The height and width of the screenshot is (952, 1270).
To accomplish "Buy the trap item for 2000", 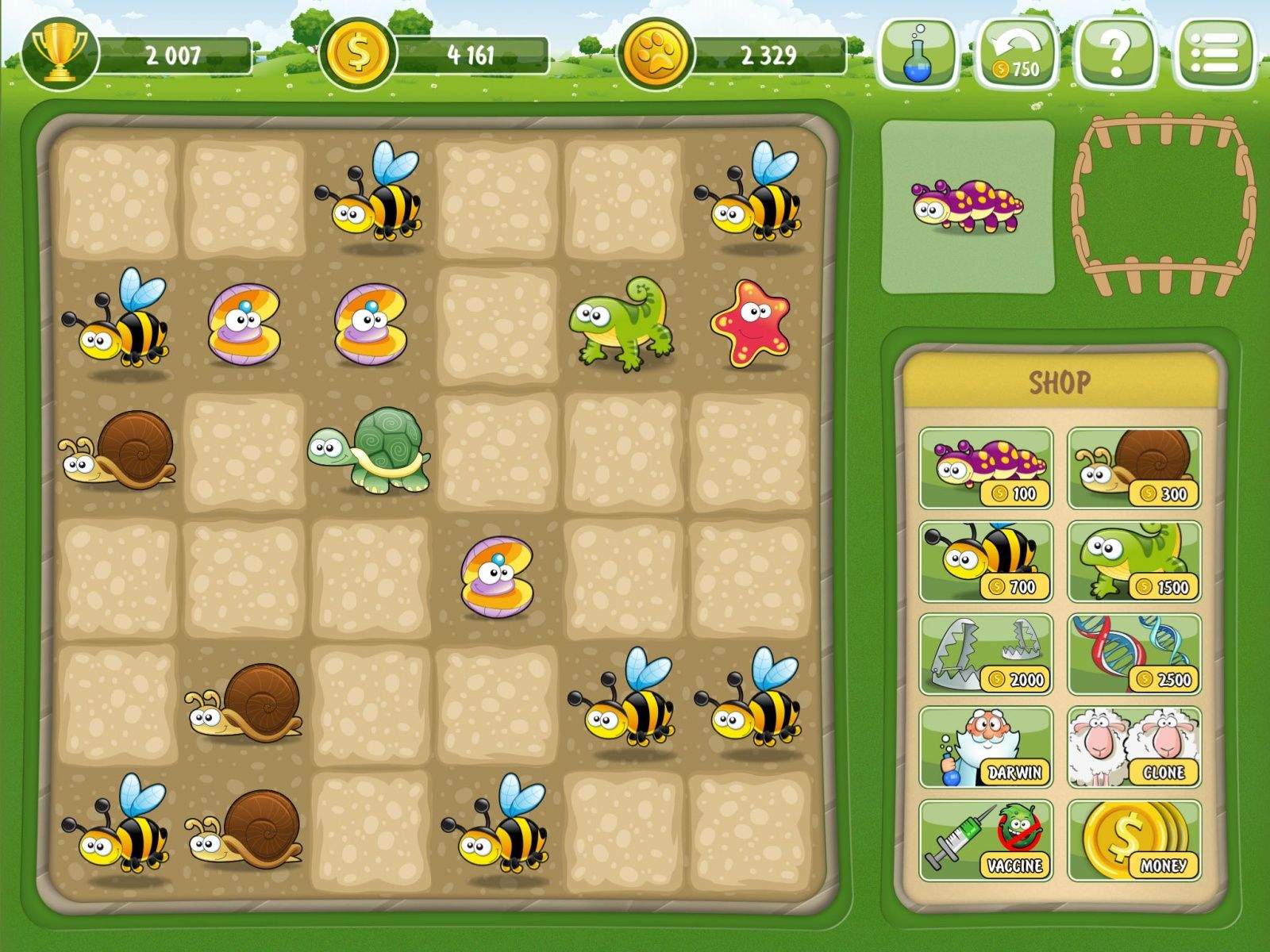I will click(x=987, y=654).
